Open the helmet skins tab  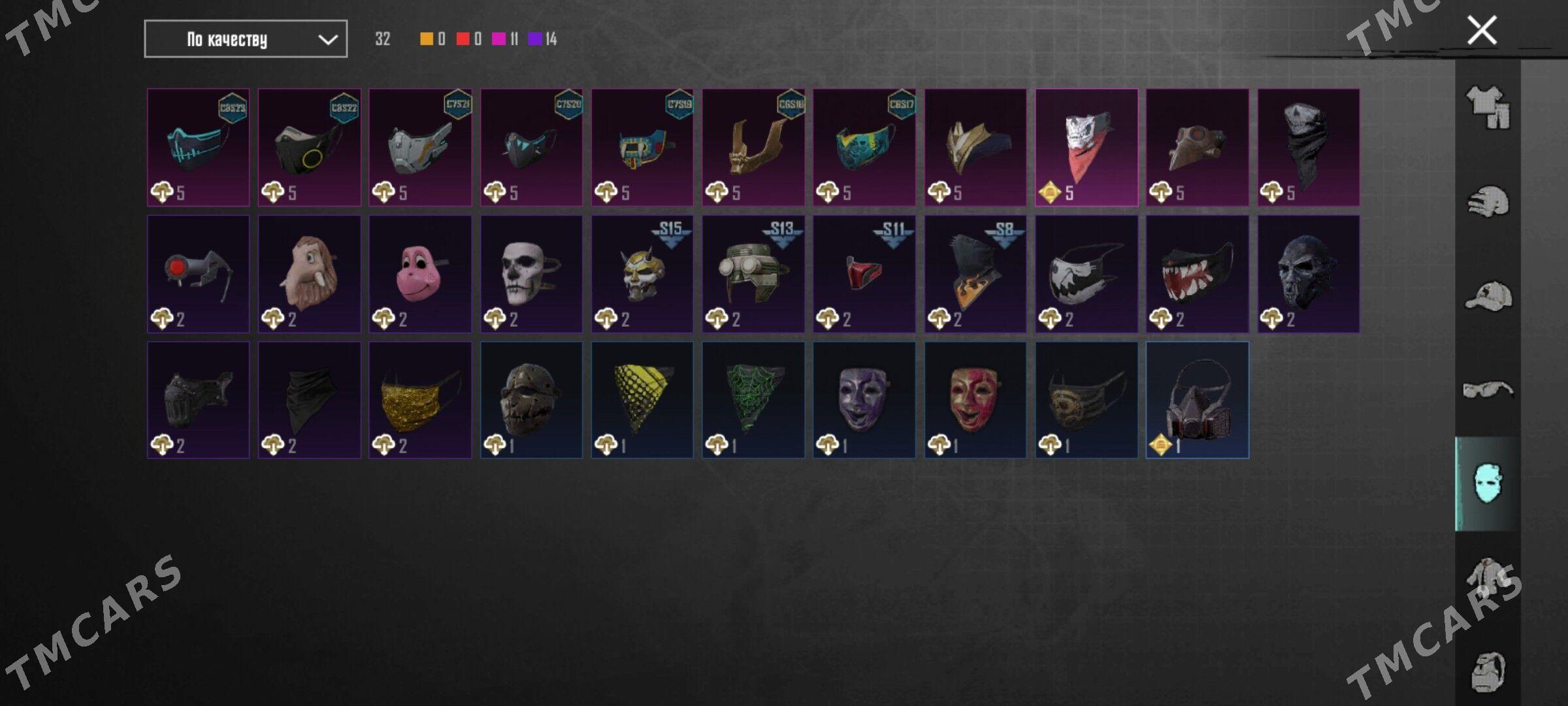1488,202
